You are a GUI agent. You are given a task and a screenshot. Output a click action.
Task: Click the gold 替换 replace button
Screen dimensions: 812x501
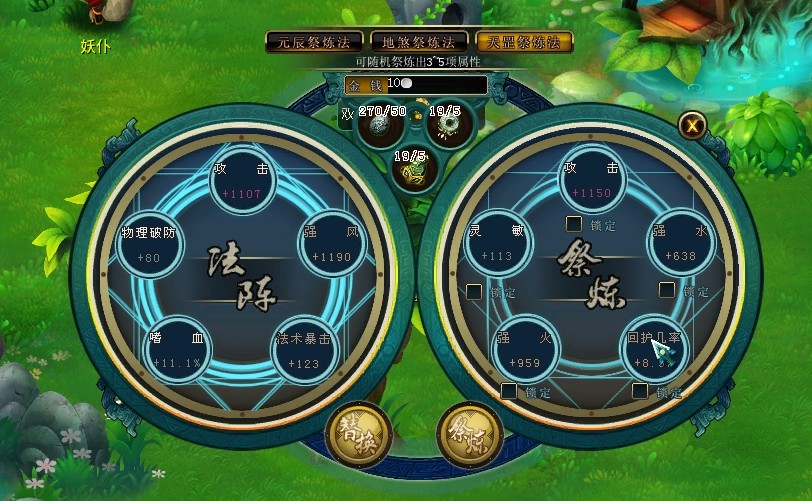pos(358,435)
